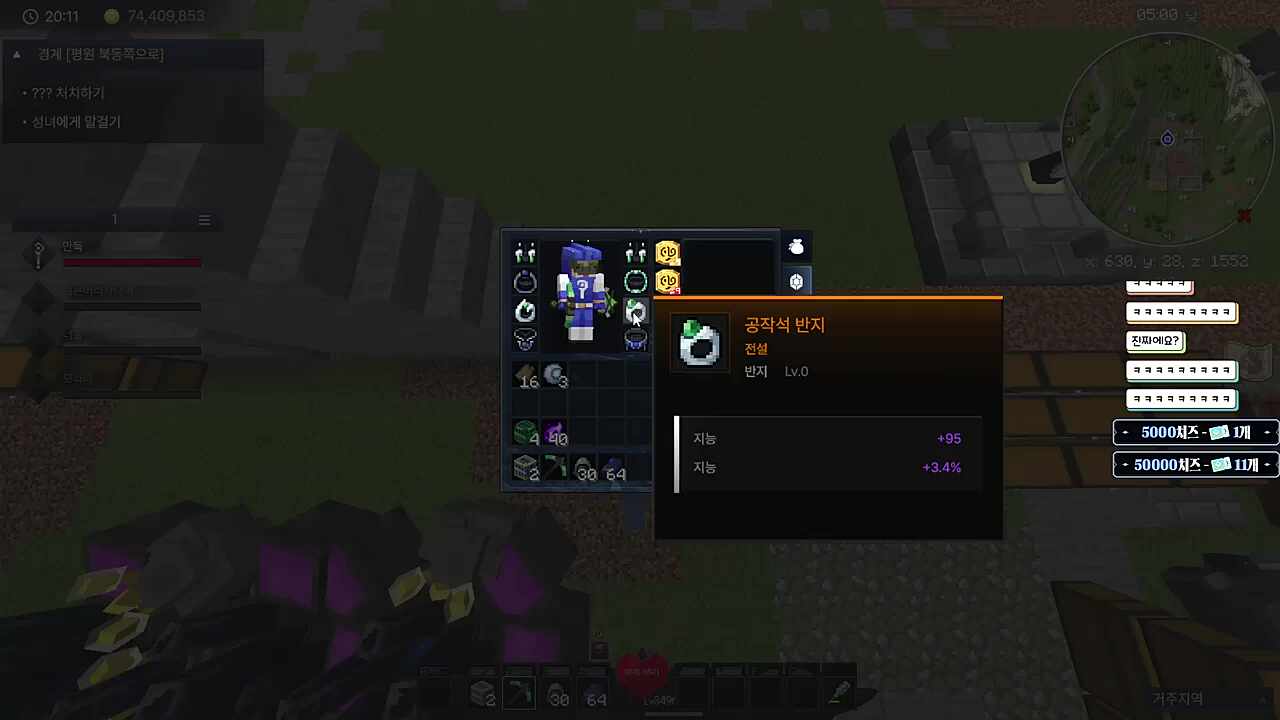1280x720 pixels.
Task: Click the 50000치즈 11개 donation banner
Action: coord(1195,465)
